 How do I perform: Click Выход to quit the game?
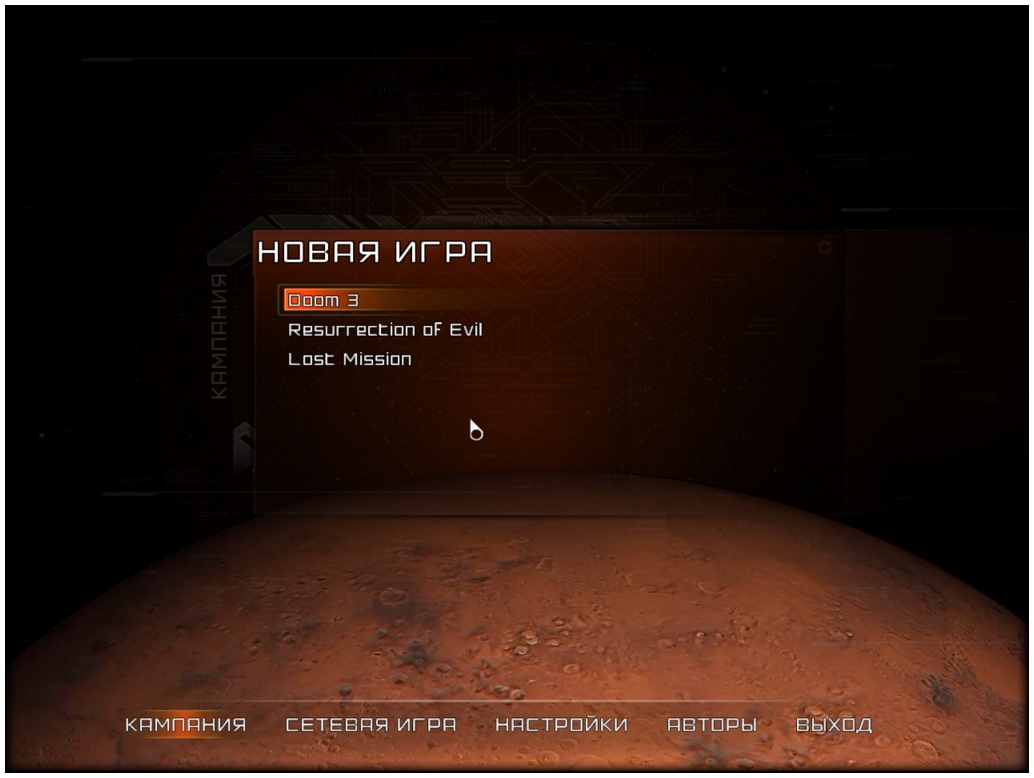coord(834,725)
